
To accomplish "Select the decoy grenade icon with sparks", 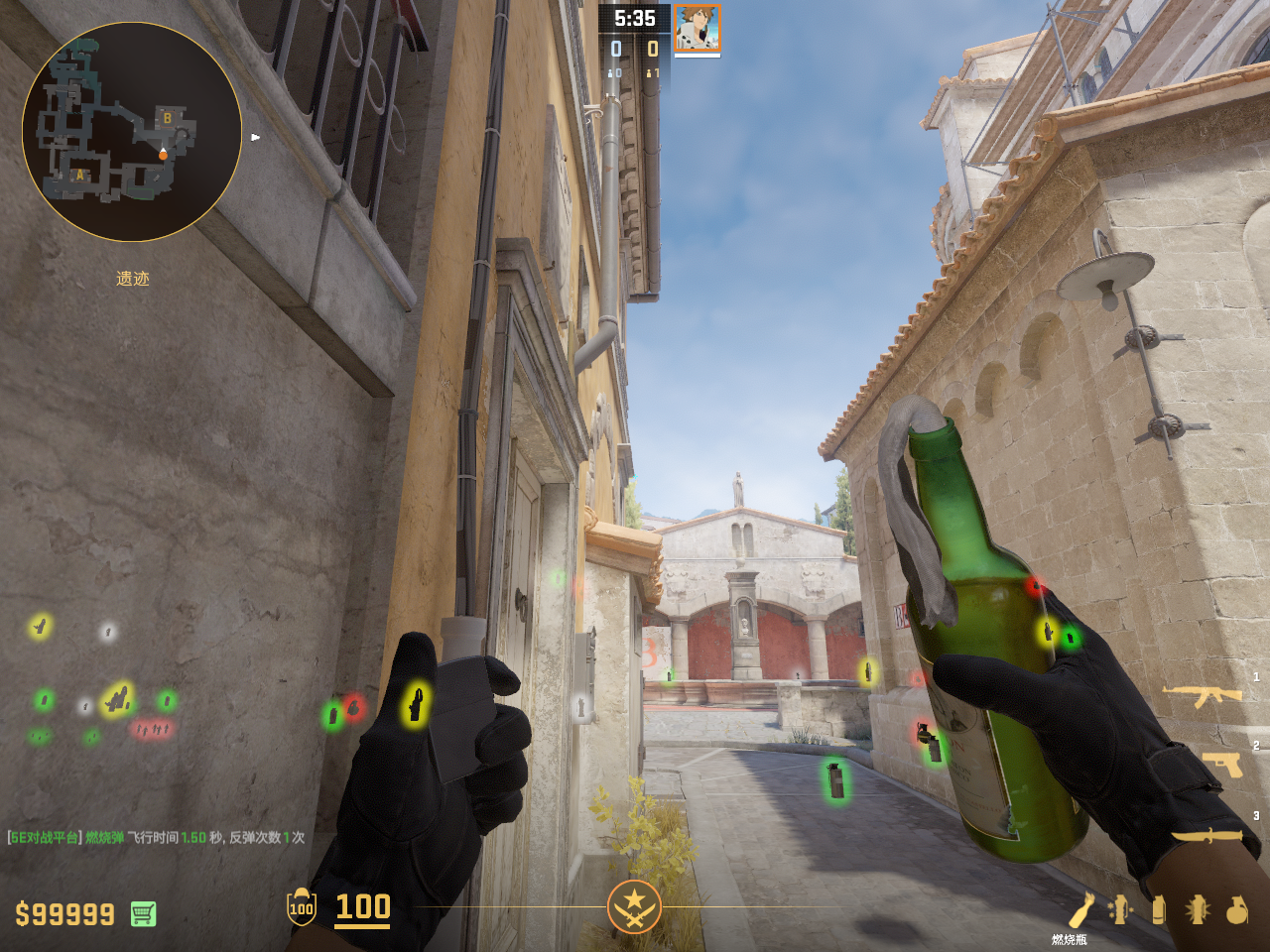I will (1120, 909).
